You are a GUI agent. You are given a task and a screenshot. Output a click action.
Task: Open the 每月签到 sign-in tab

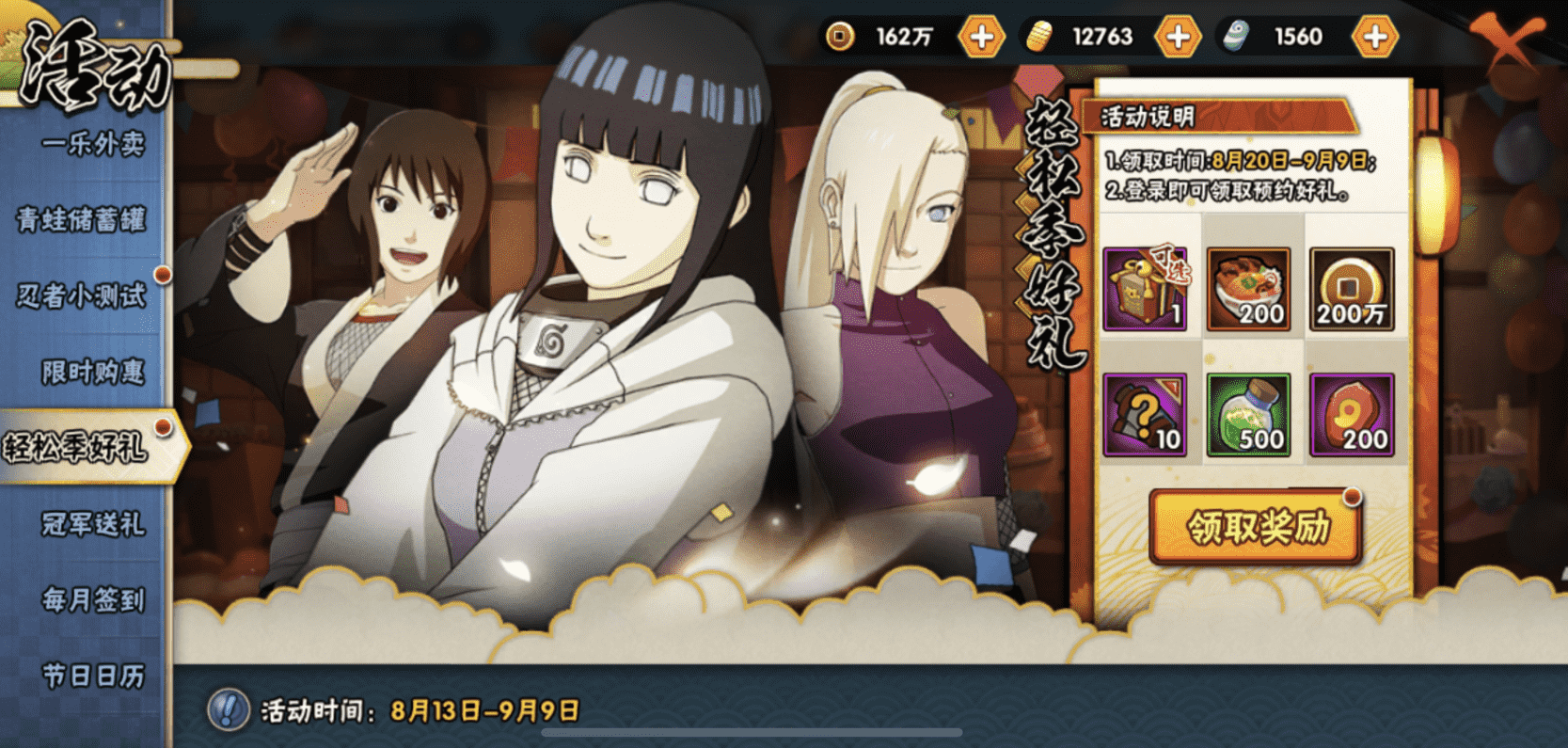[92, 599]
